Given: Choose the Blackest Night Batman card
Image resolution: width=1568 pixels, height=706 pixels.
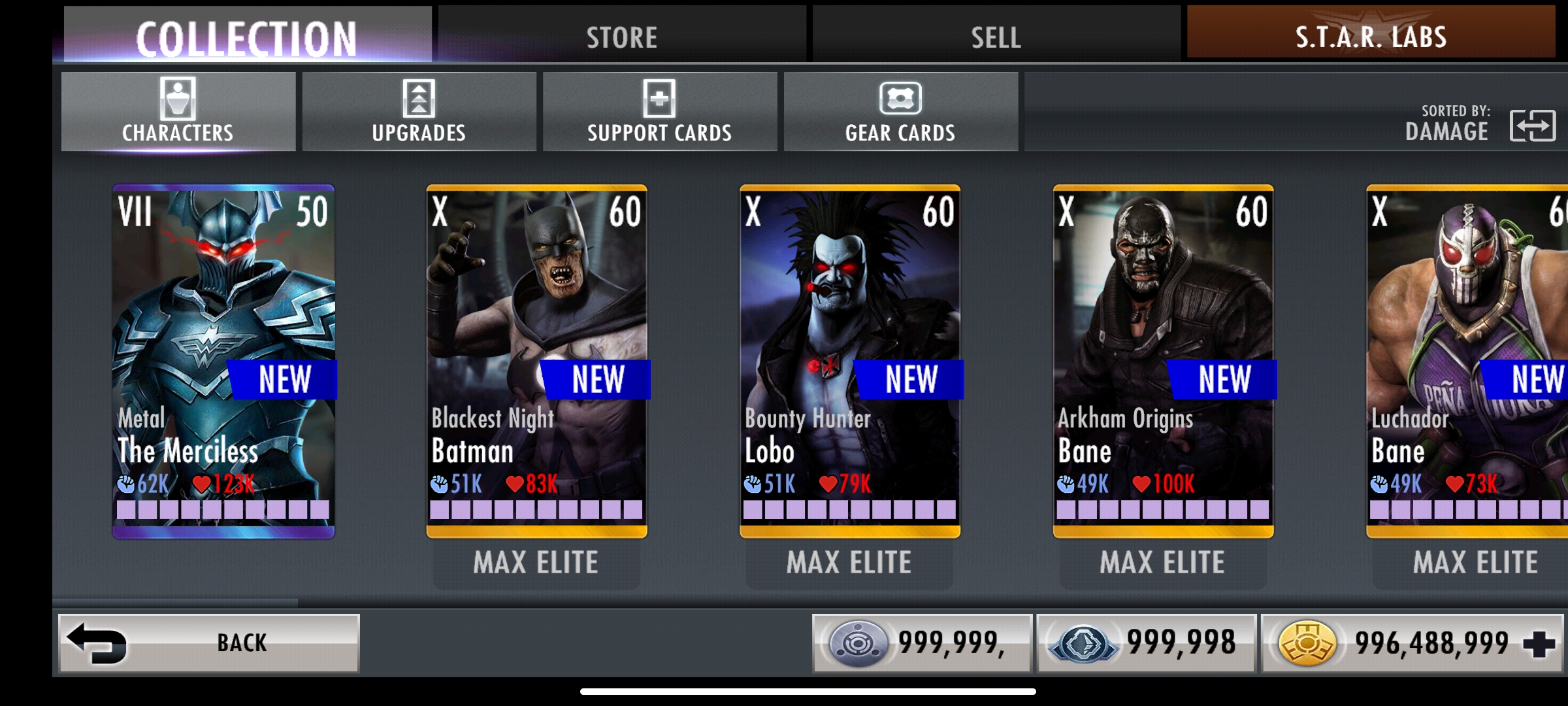Looking at the screenshot, I should pyautogui.click(x=536, y=361).
